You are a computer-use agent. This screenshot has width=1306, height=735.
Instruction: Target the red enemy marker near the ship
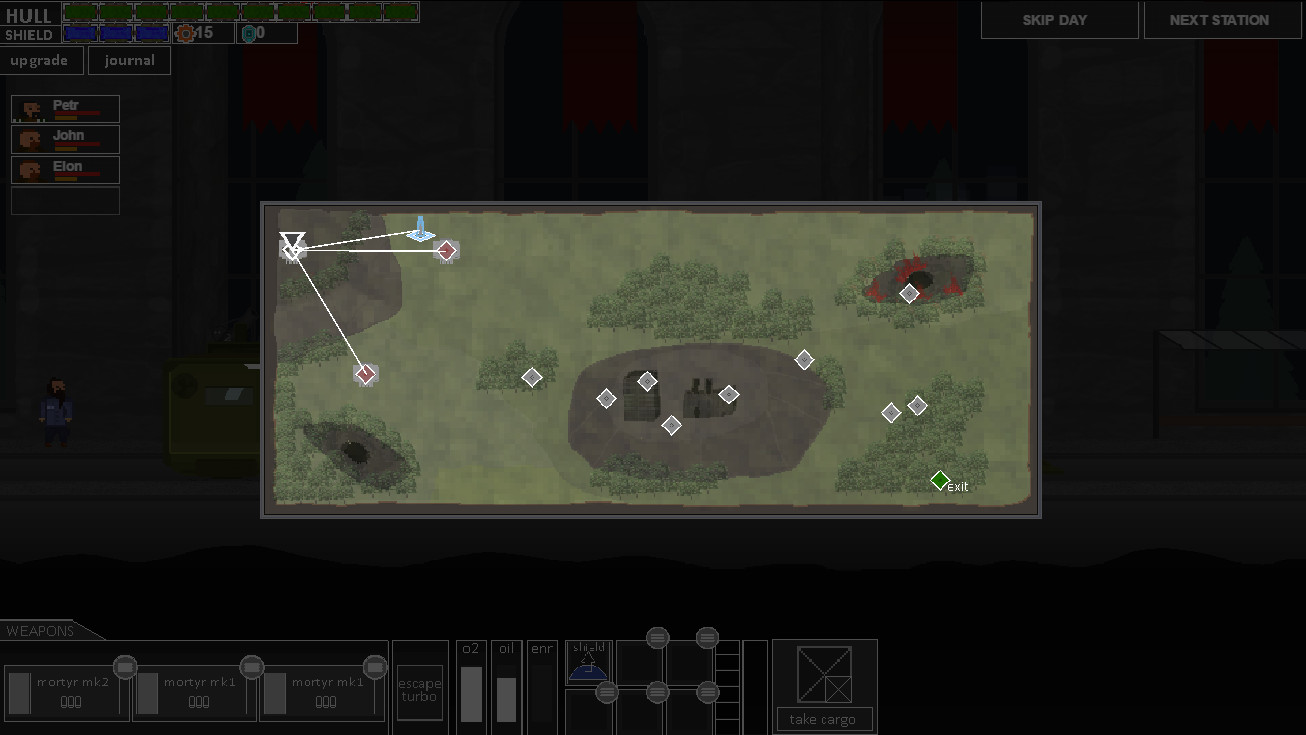446,251
